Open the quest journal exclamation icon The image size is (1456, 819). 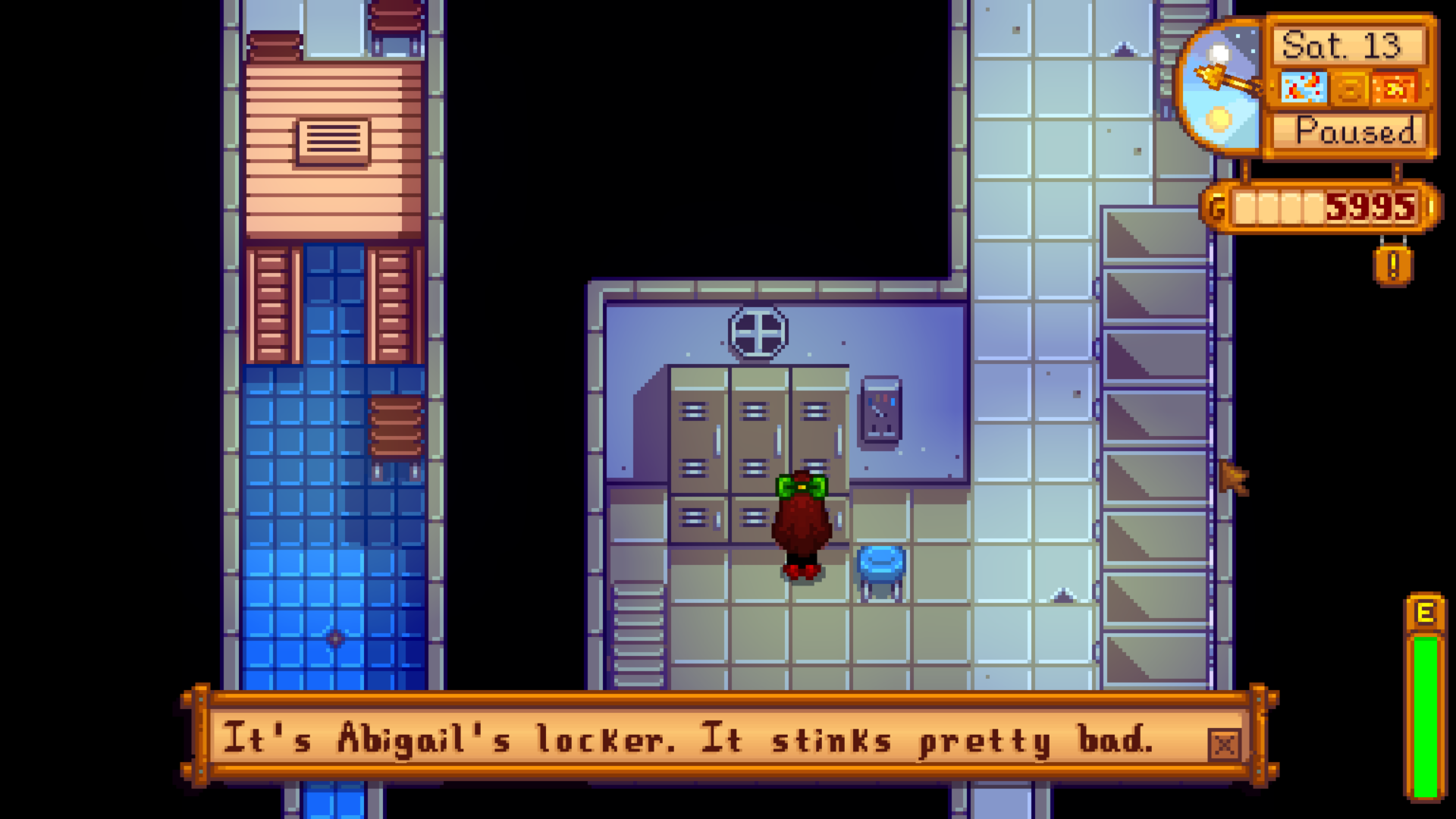point(1392,265)
